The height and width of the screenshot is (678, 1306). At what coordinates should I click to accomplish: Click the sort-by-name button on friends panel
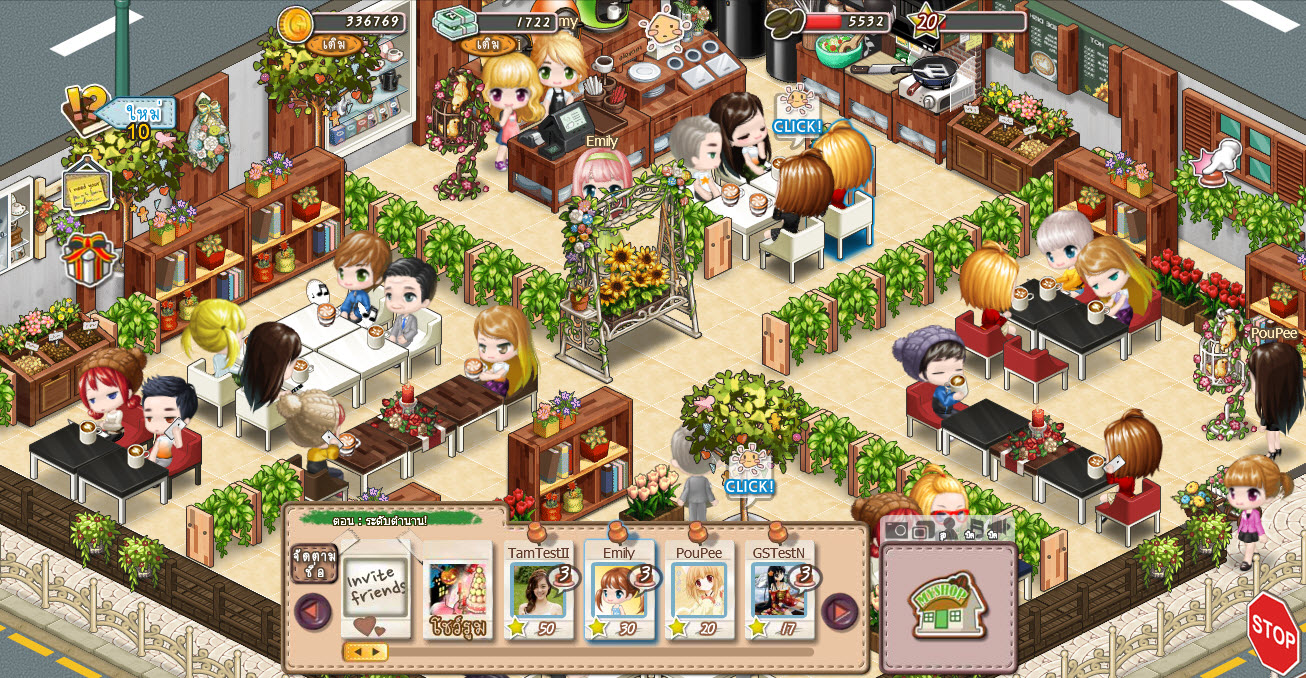[x=314, y=563]
